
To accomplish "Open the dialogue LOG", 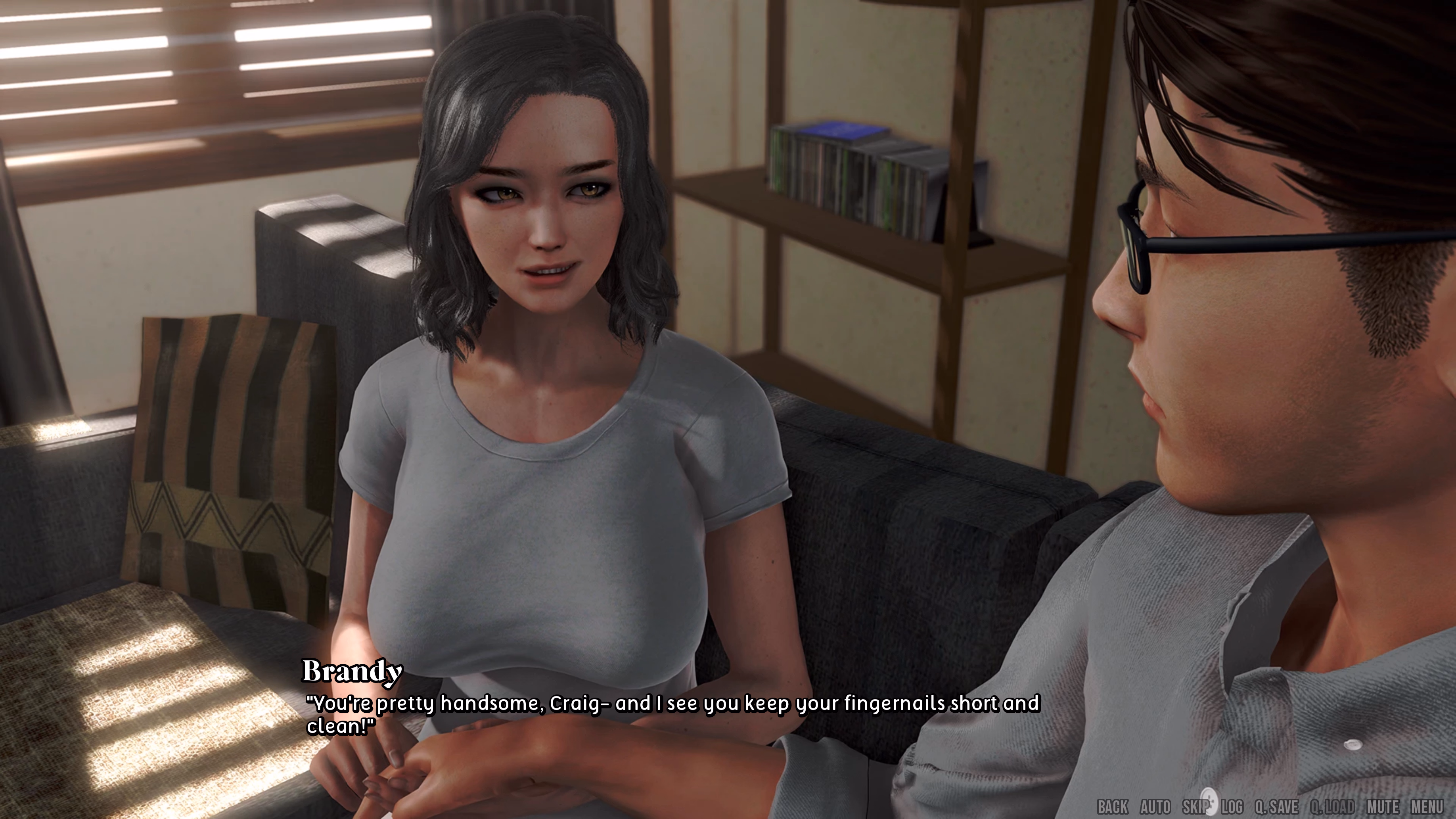I will (x=1232, y=807).
